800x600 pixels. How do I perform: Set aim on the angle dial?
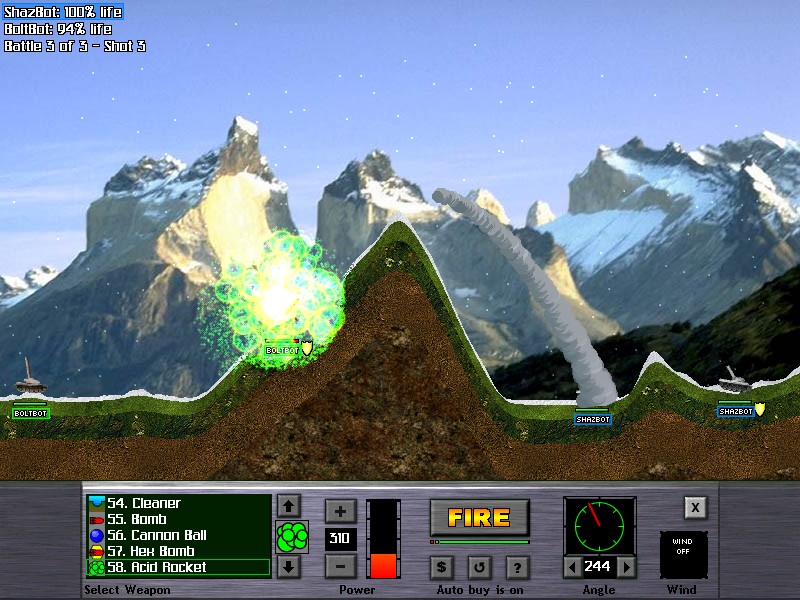click(x=599, y=525)
